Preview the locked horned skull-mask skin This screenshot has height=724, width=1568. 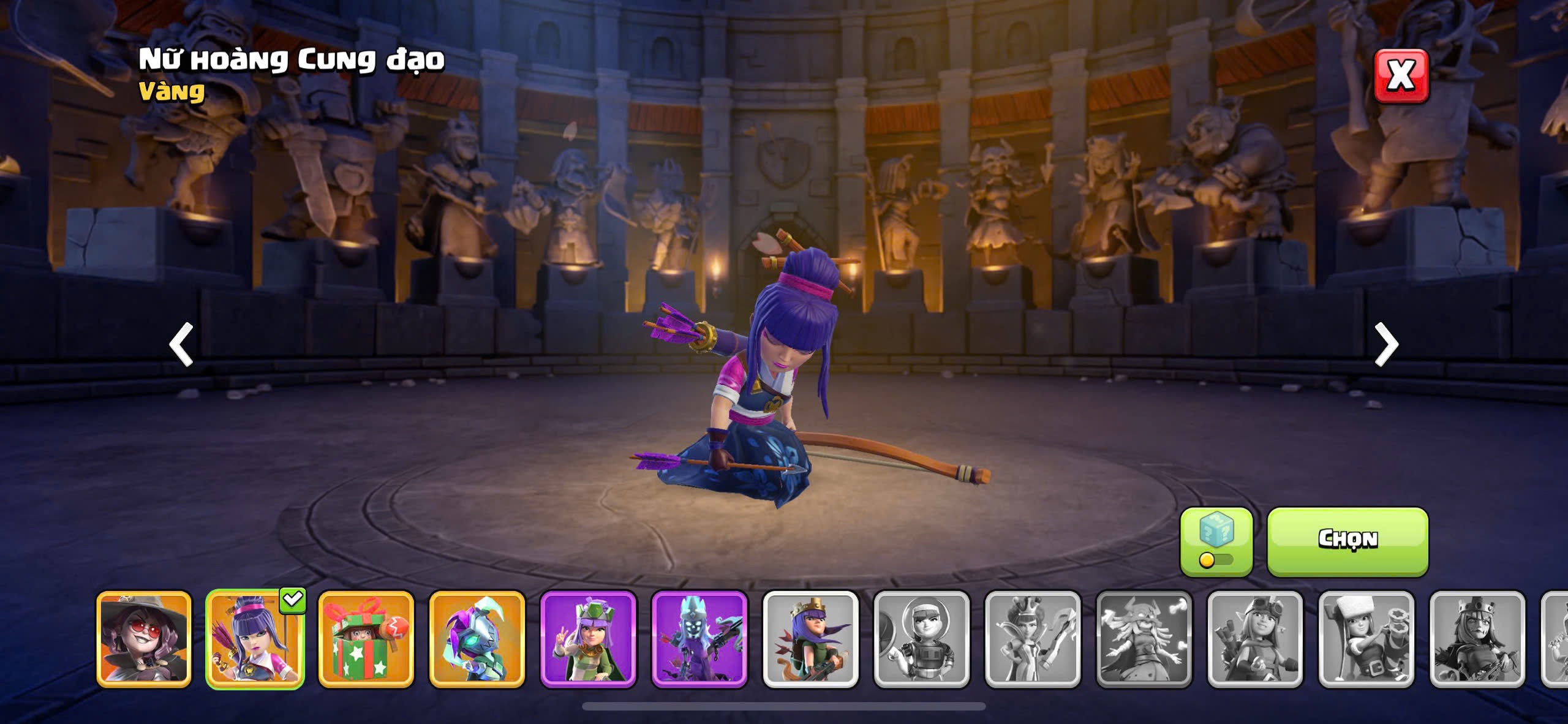tap(1144, 638)
